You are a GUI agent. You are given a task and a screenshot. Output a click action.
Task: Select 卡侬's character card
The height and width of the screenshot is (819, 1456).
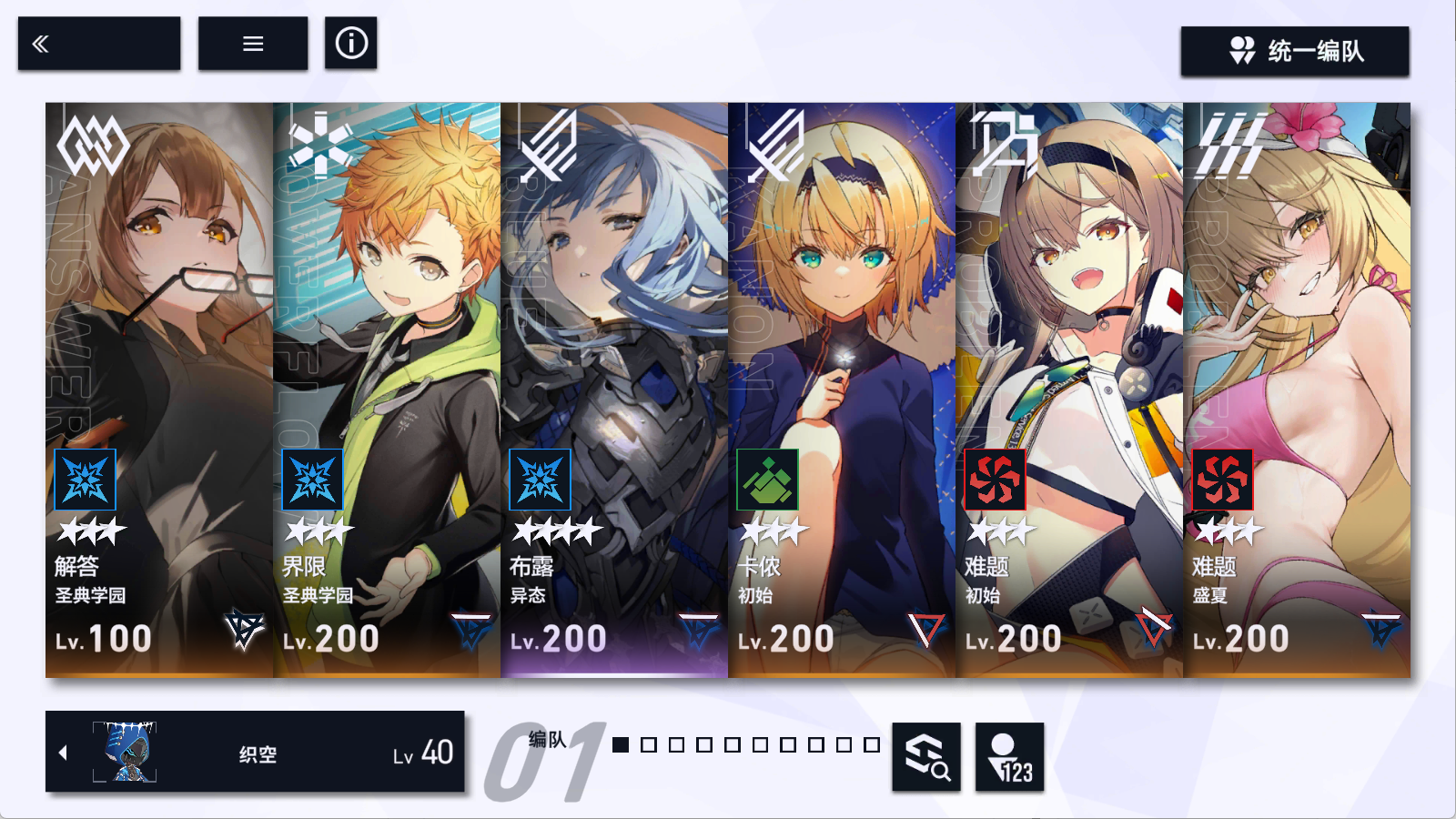pyautogui.click(x=842, y=364)
